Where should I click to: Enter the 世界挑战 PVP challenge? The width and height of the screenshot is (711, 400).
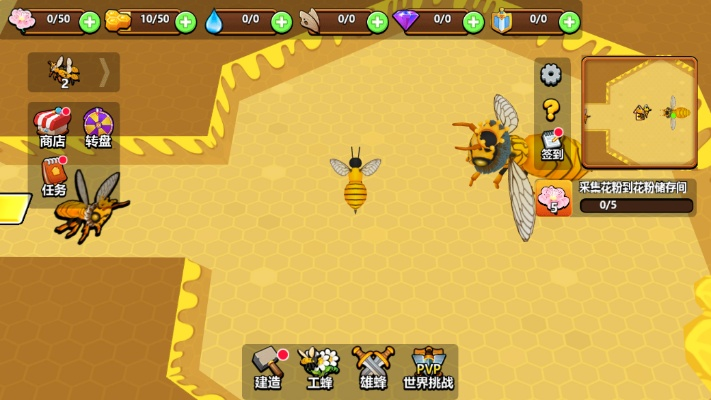[428, 368]
